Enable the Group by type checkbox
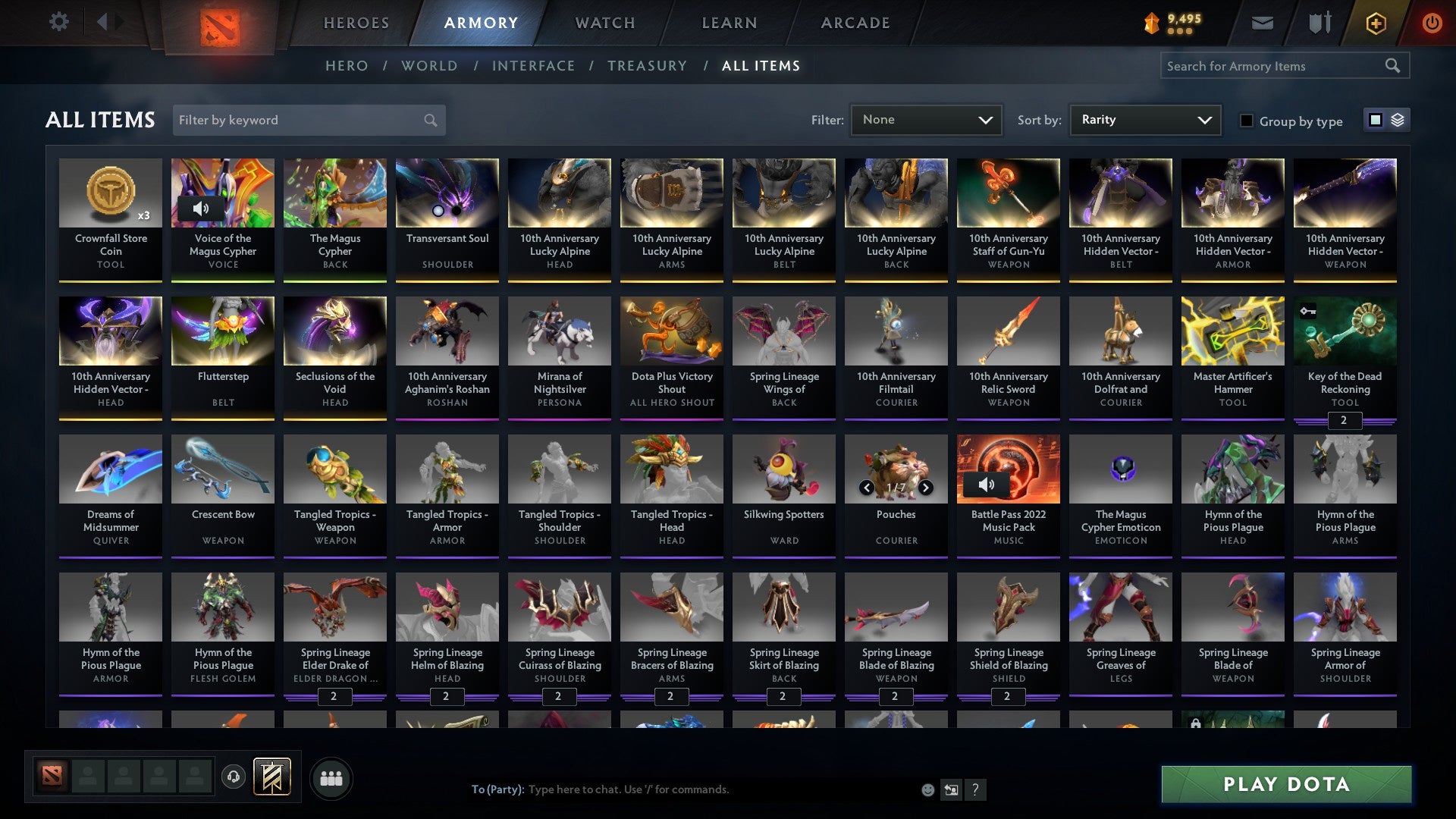The image size is (1456, 819). tap(1246, 121)
